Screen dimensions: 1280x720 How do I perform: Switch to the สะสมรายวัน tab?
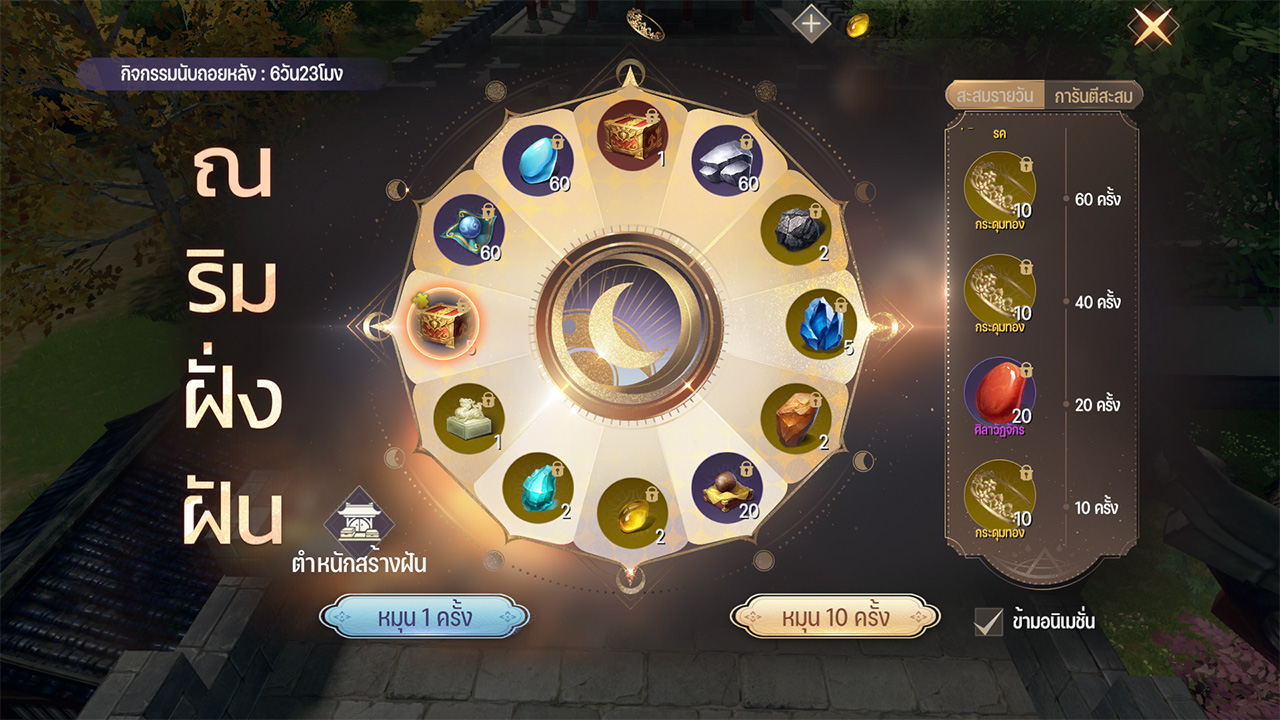tap(994, 96)
